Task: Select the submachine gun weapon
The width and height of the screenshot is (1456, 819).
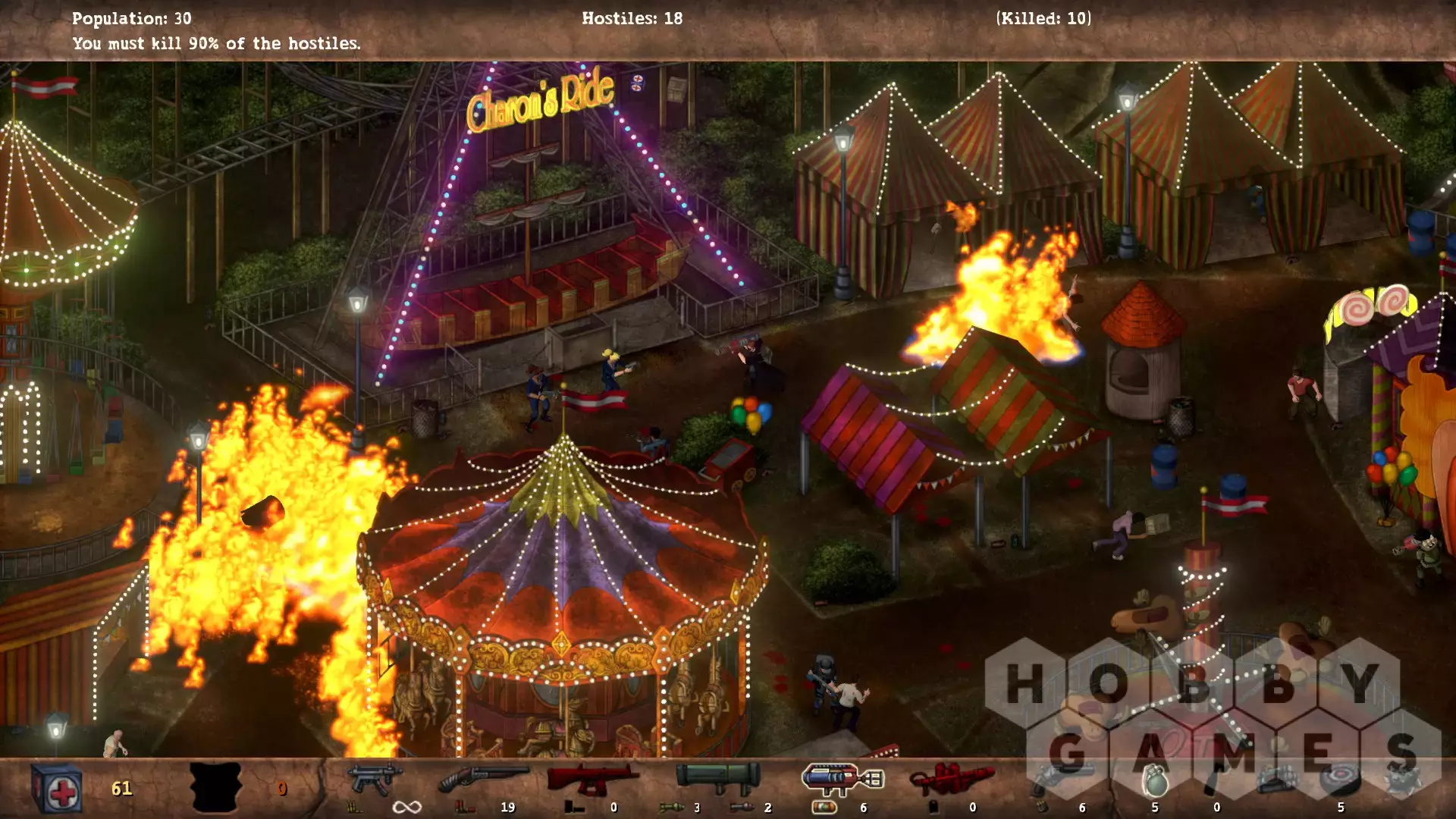Action: coord(374,780)
